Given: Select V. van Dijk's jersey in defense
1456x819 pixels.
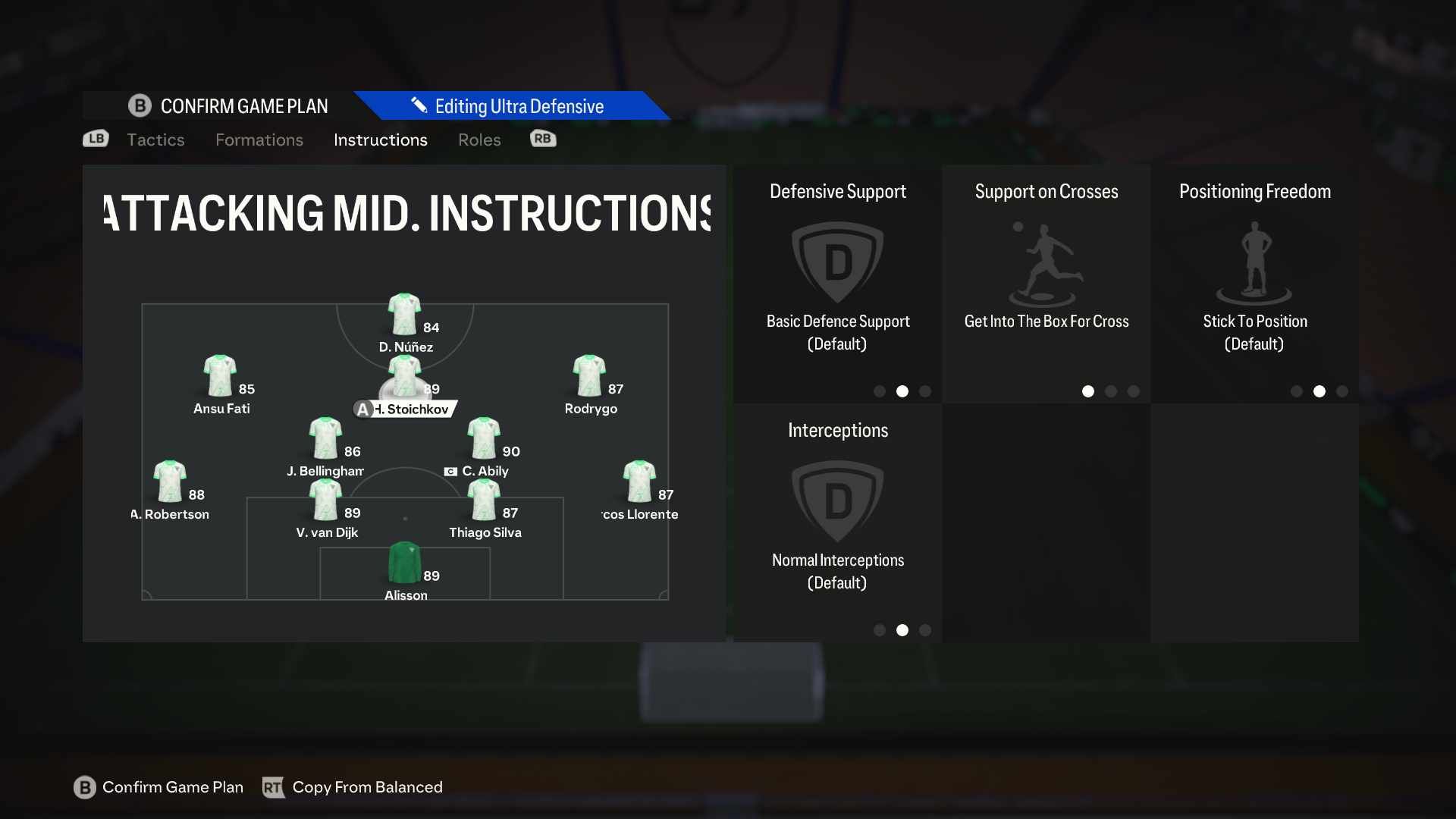Looking at the screenshot, I should [325, 499].
